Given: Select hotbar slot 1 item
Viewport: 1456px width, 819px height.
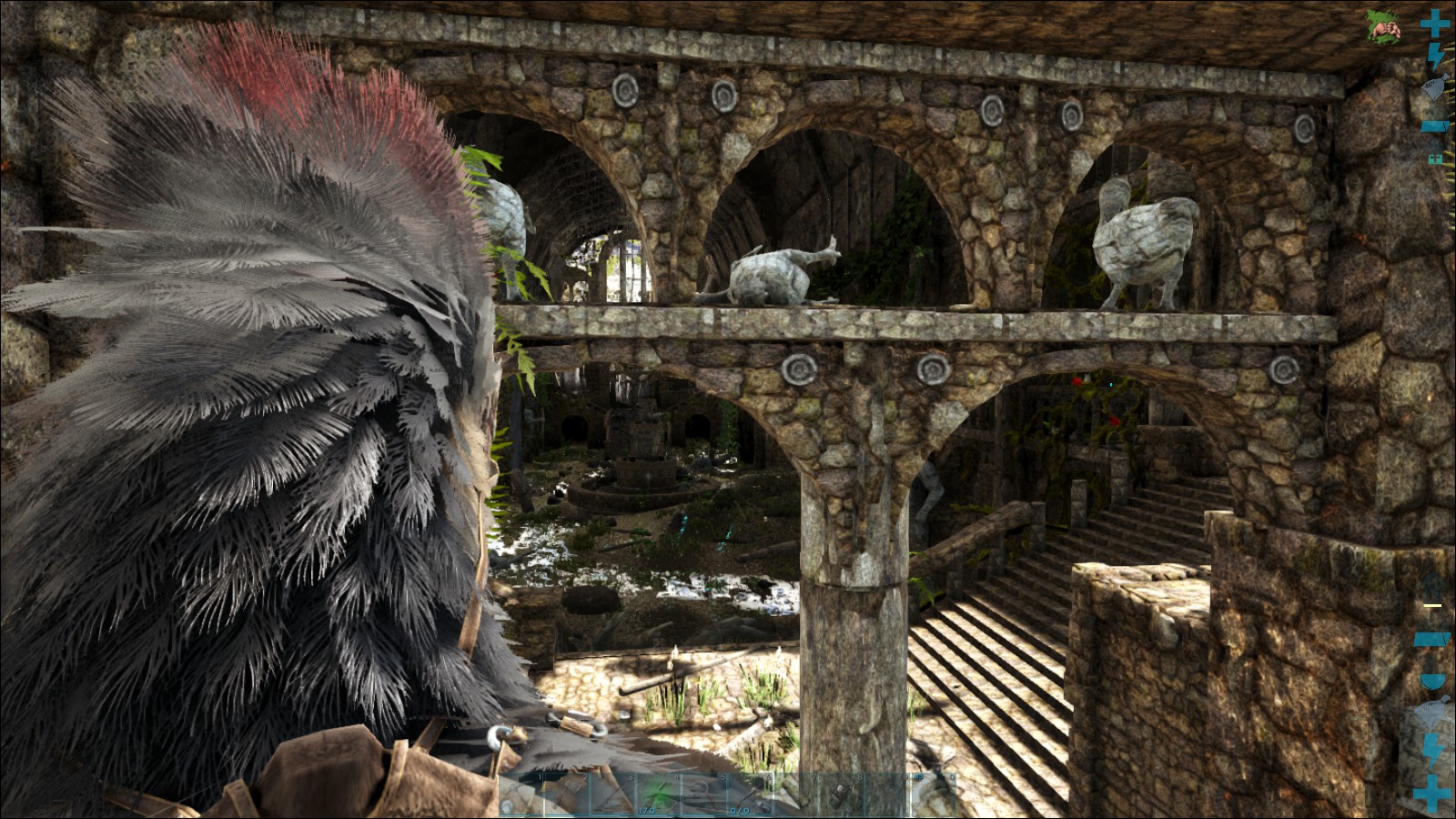Looking at the screenshot, I should [x=521, y=794].
